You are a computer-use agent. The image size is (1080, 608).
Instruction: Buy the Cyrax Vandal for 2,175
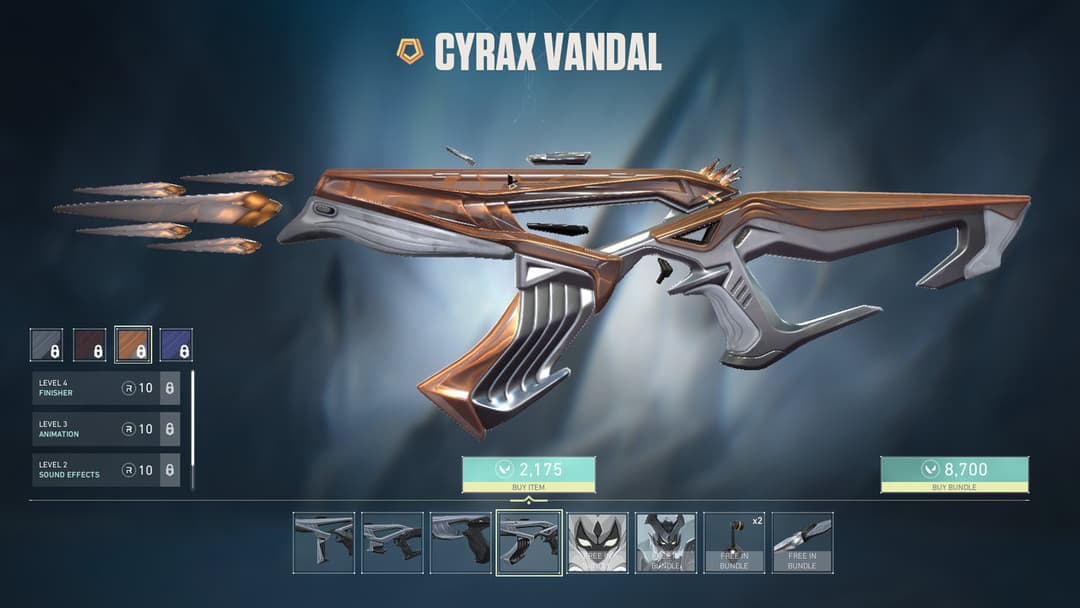(528, 474)
